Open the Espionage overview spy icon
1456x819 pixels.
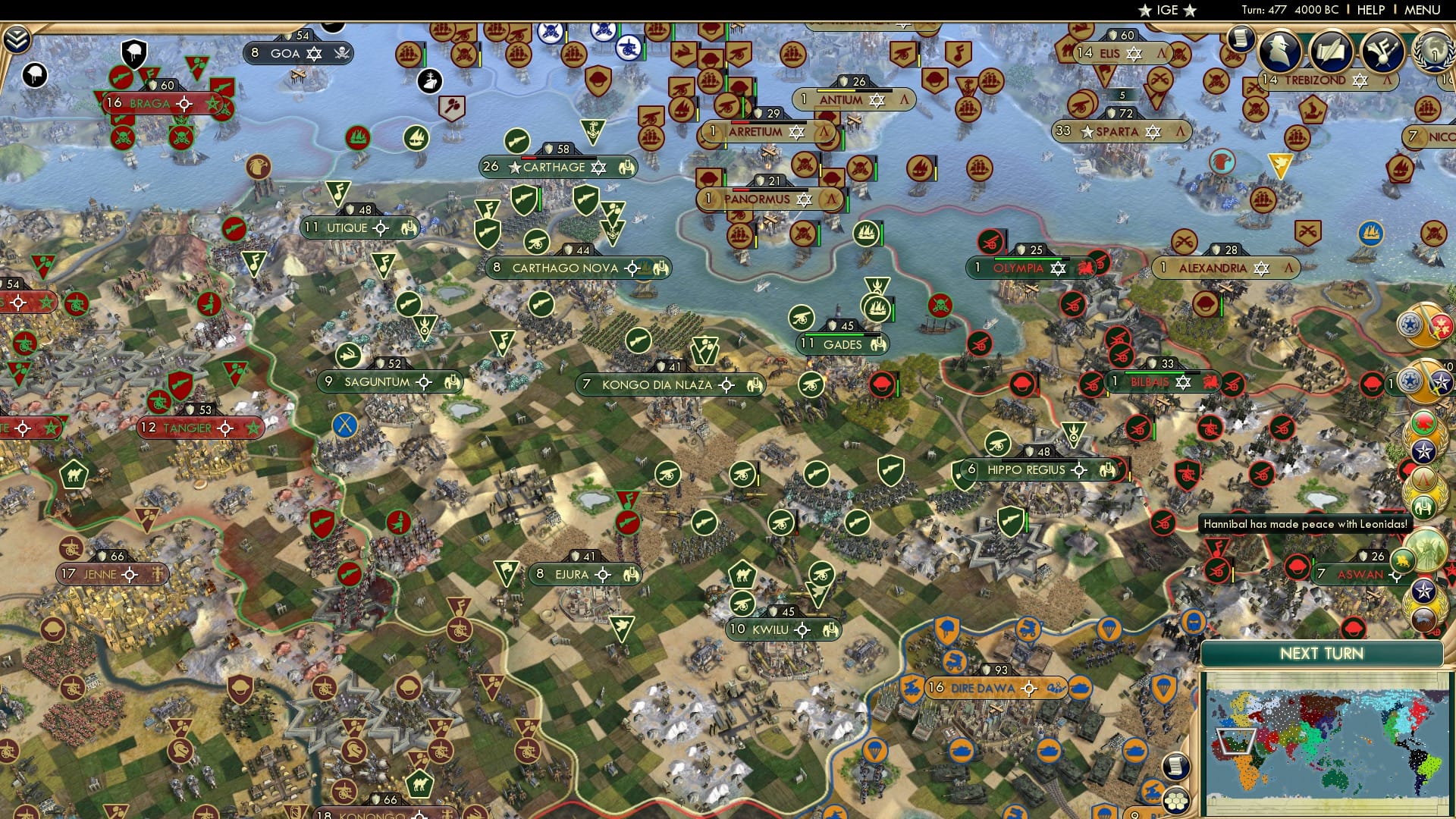coord(1280,52)
